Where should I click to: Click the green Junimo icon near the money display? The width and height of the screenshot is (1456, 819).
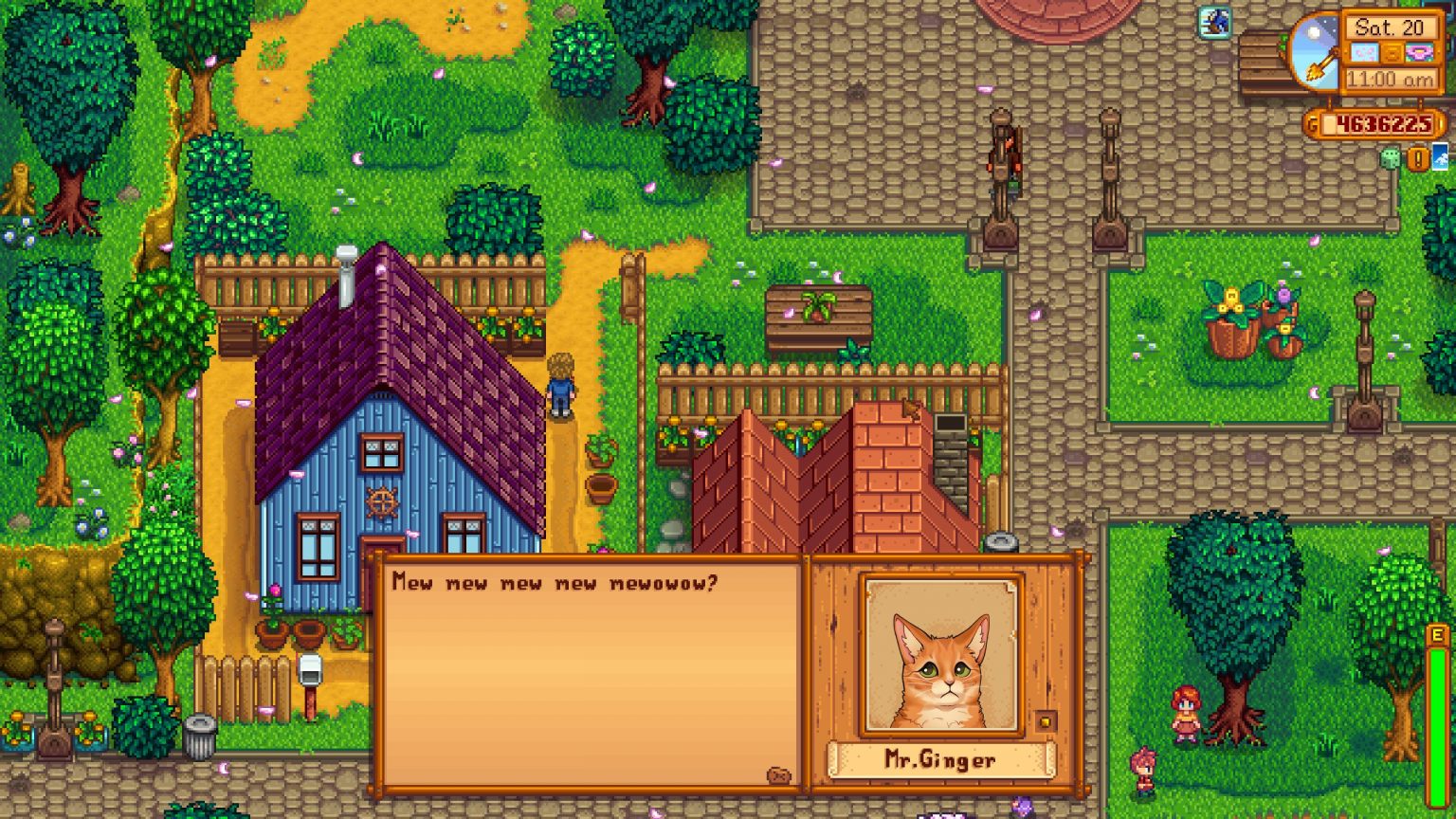click(x=1392, y=159)
